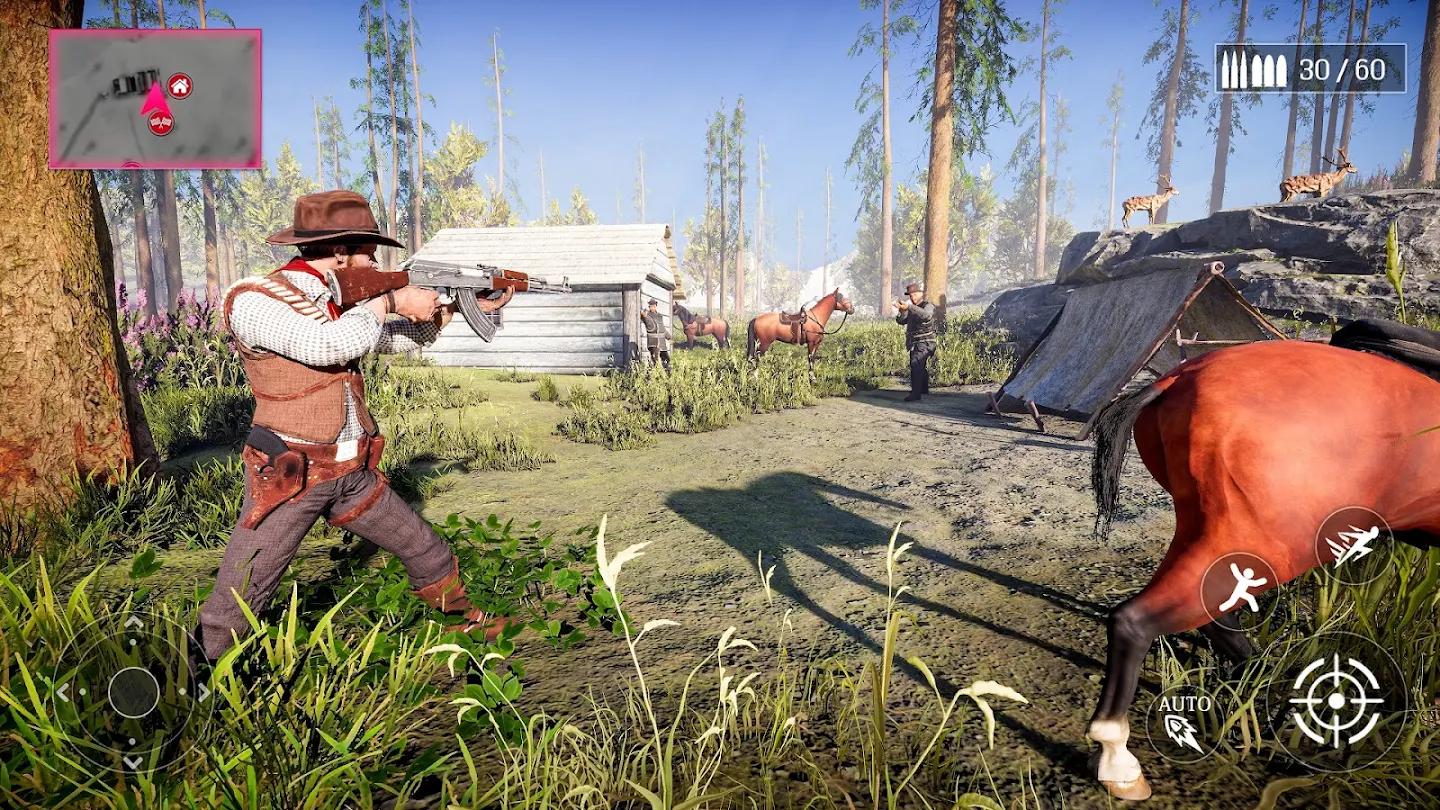The width and height of the screenshot is (1440, 810).
Task: Open the home icon on the minimap
Action: 180,85
